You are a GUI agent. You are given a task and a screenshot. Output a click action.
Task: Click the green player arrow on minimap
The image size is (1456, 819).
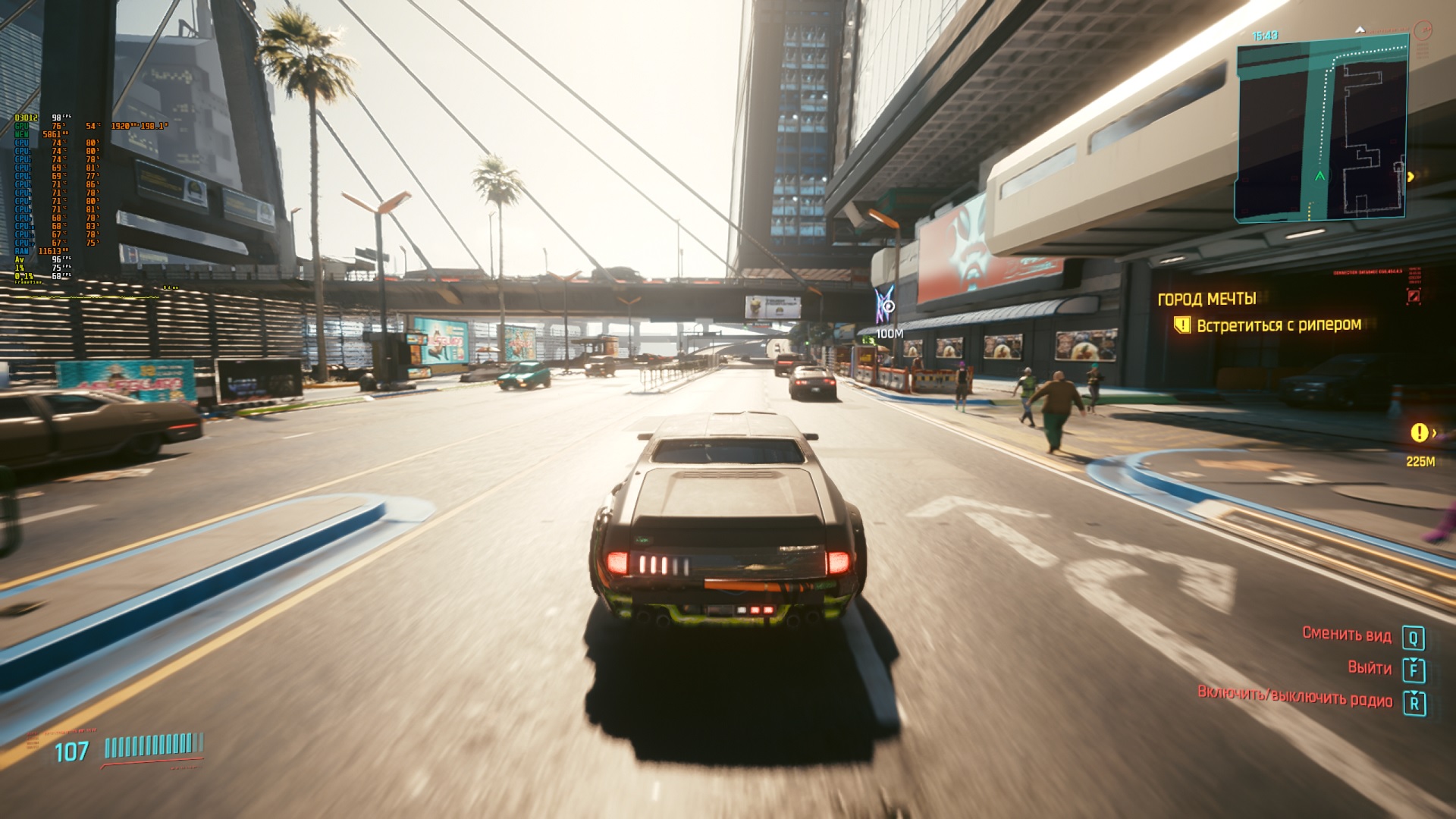point(1320,176)
